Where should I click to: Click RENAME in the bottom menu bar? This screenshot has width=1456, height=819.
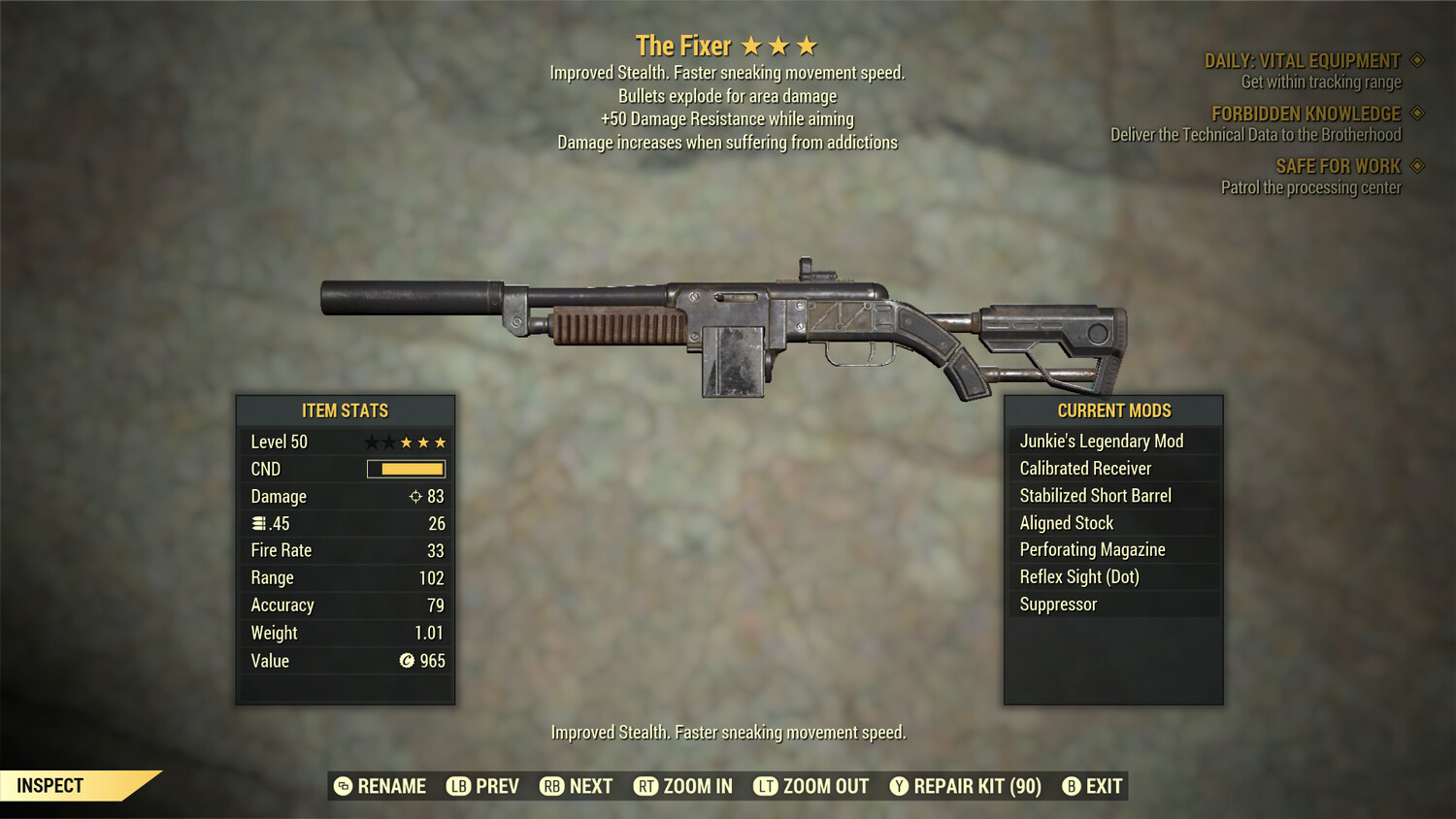[392, 786]
